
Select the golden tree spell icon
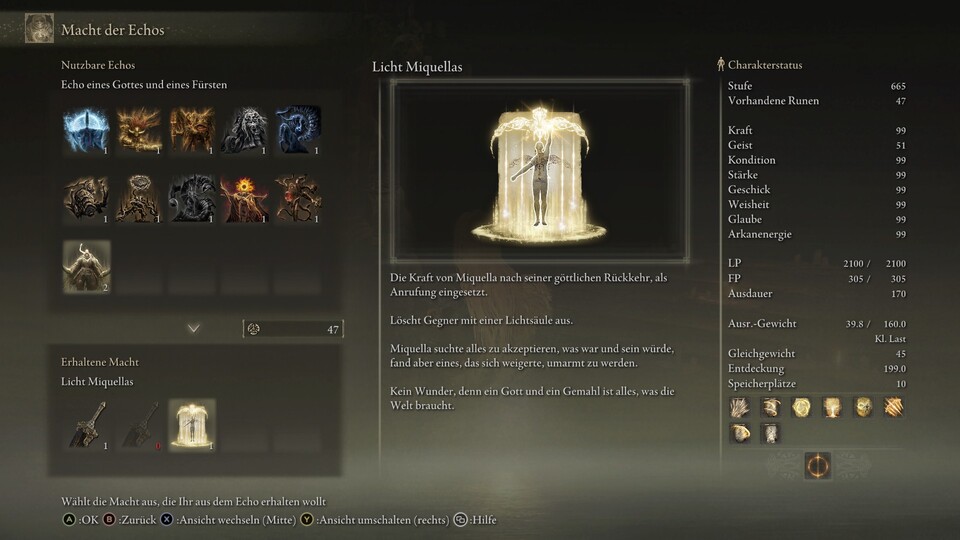click(x=831, y=407)
